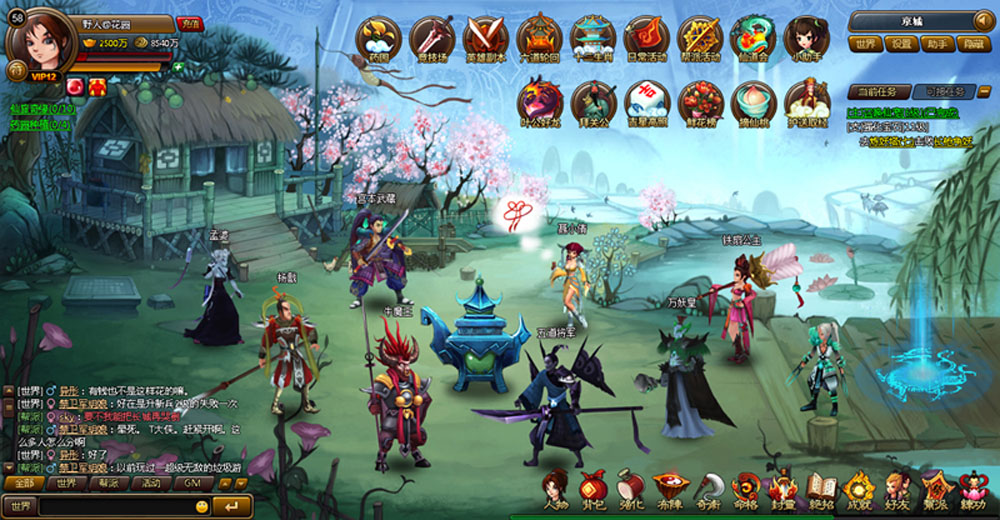Open the chat emoji smiley picker

[x=202, y=507]
